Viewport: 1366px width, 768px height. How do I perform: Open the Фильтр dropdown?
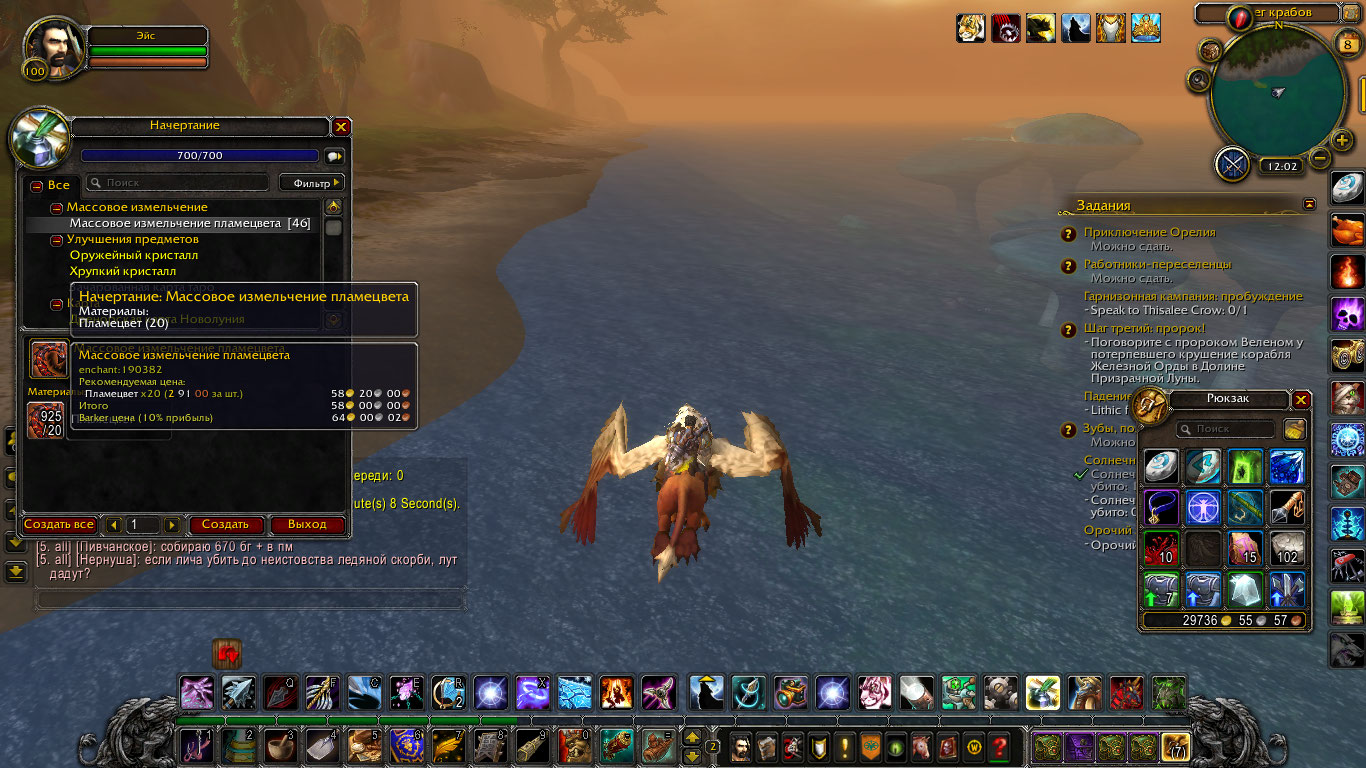point(311,182)
